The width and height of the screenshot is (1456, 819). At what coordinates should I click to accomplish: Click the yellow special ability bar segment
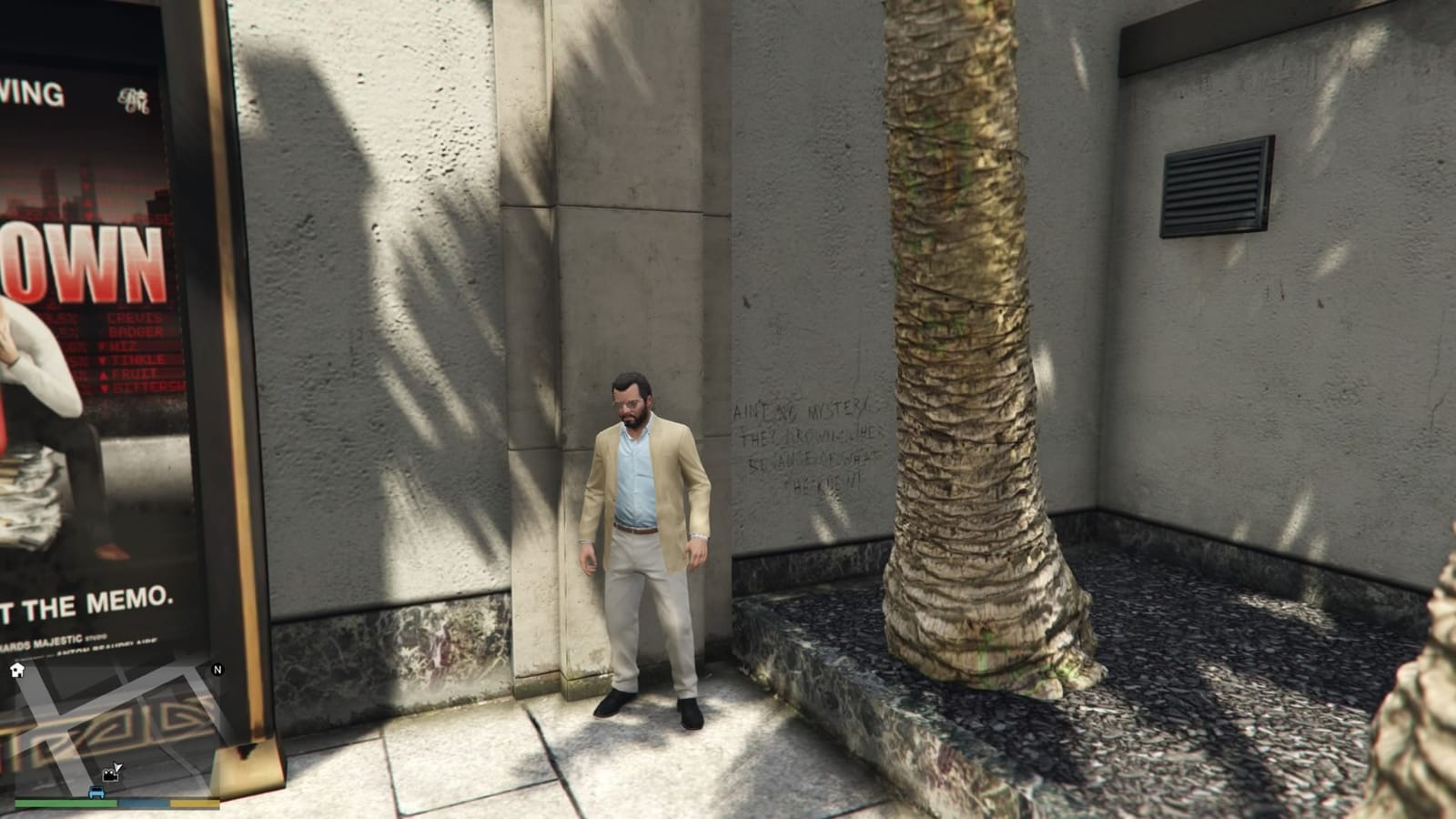coord(194,804)
